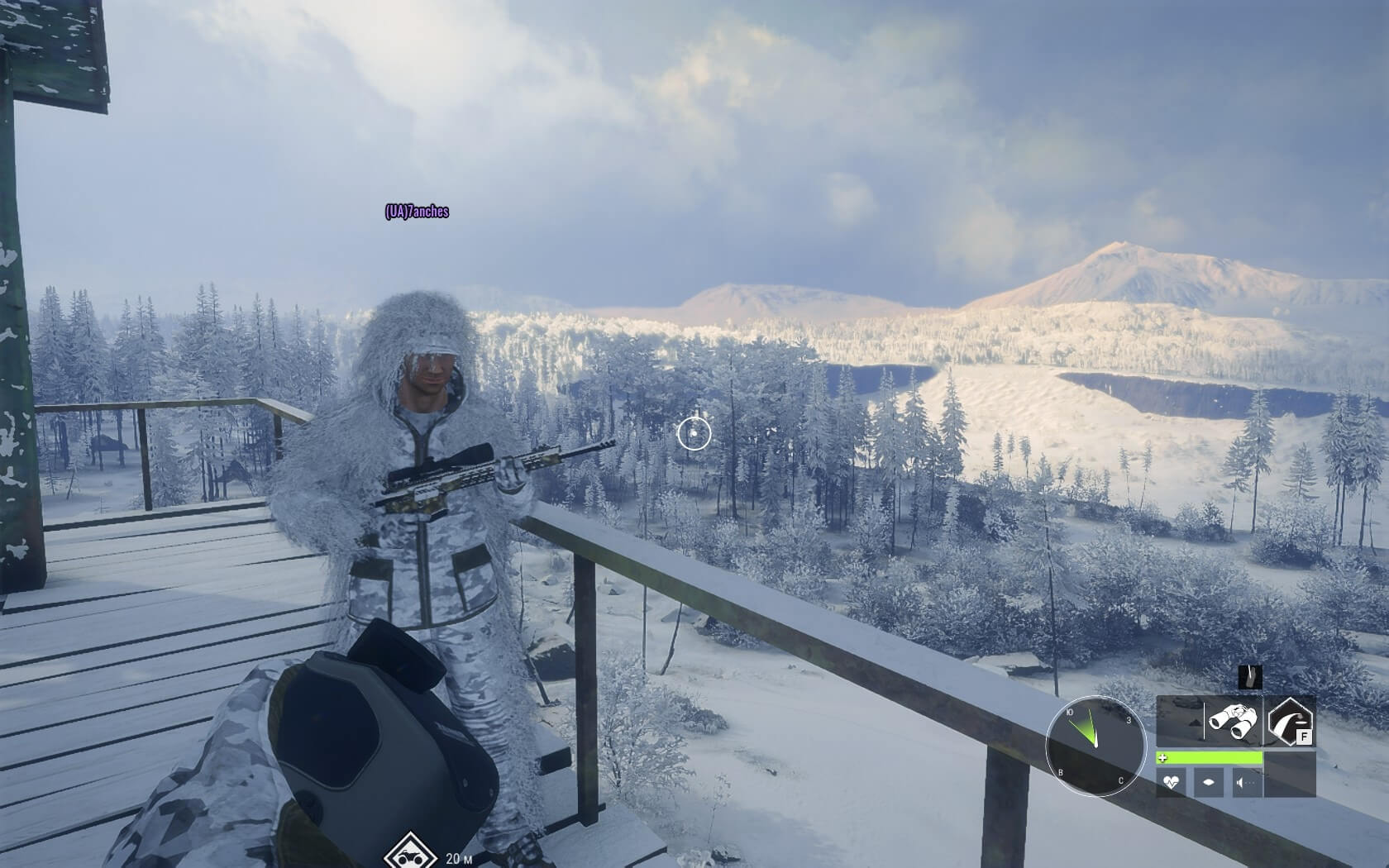Click the circular compass dial
The height and width of the screenshot is (868, 1389).
click(x=1095, y=746)
